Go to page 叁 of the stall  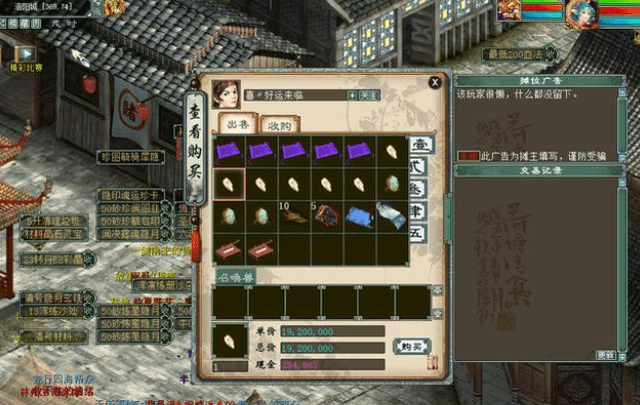[422, 190]
